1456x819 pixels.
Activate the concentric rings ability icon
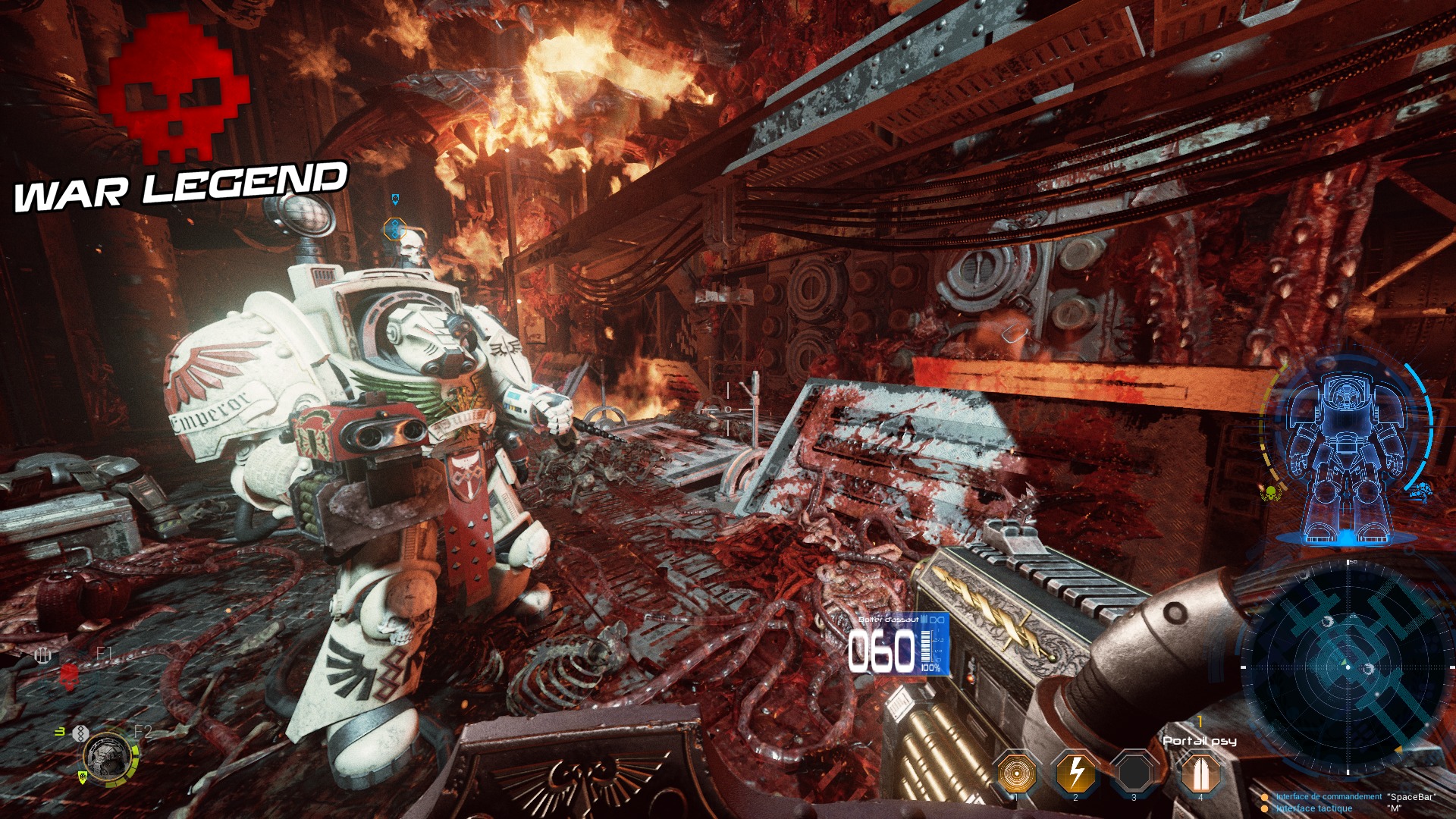1016,773
